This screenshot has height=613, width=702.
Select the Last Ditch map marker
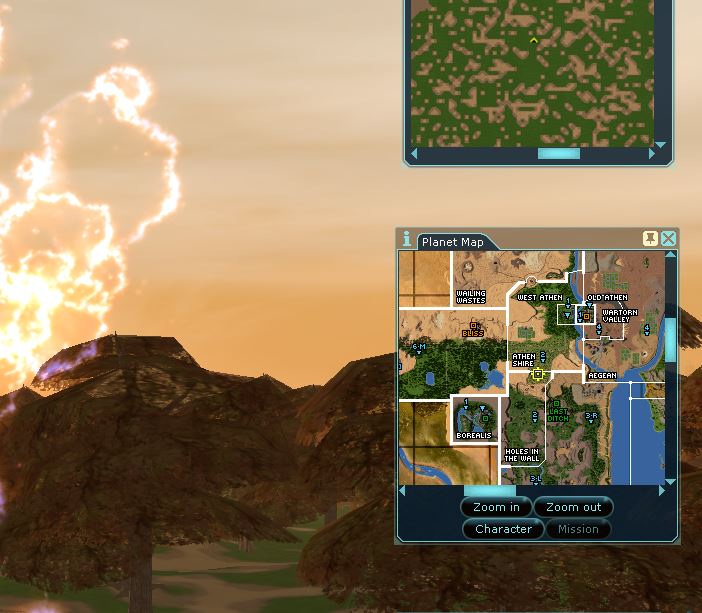[557, 415]
